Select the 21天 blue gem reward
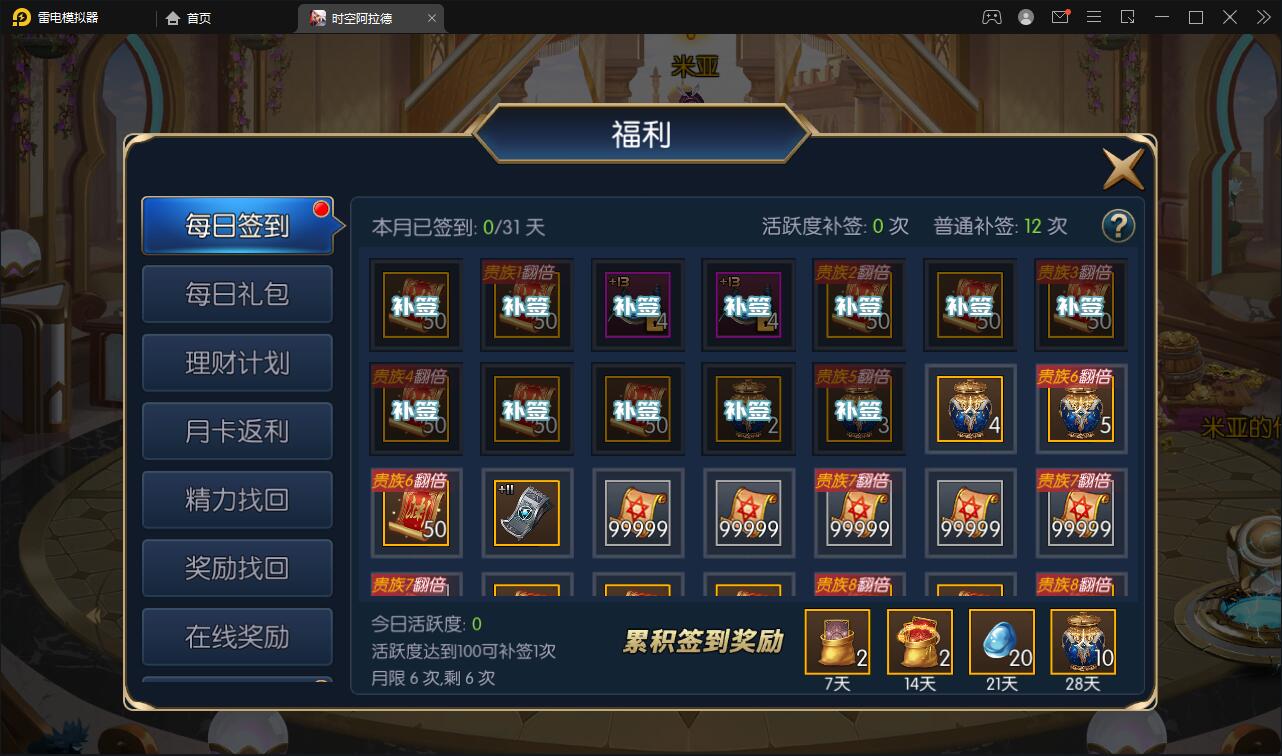 (x=1001, y=642)
